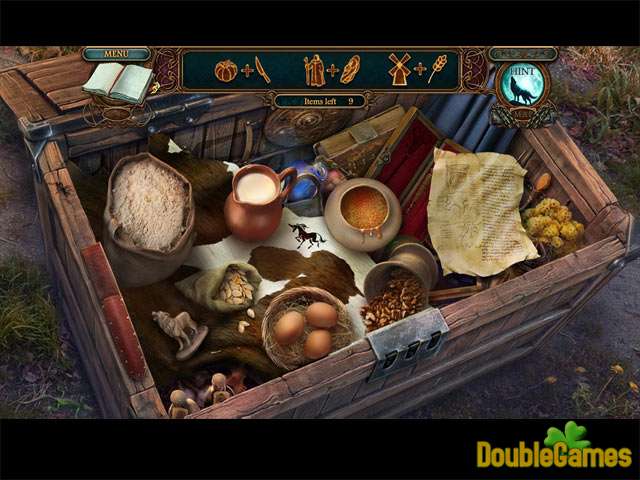Select the knife silhouette in the item bar
The image size is (640, 480).
(262, 70)
